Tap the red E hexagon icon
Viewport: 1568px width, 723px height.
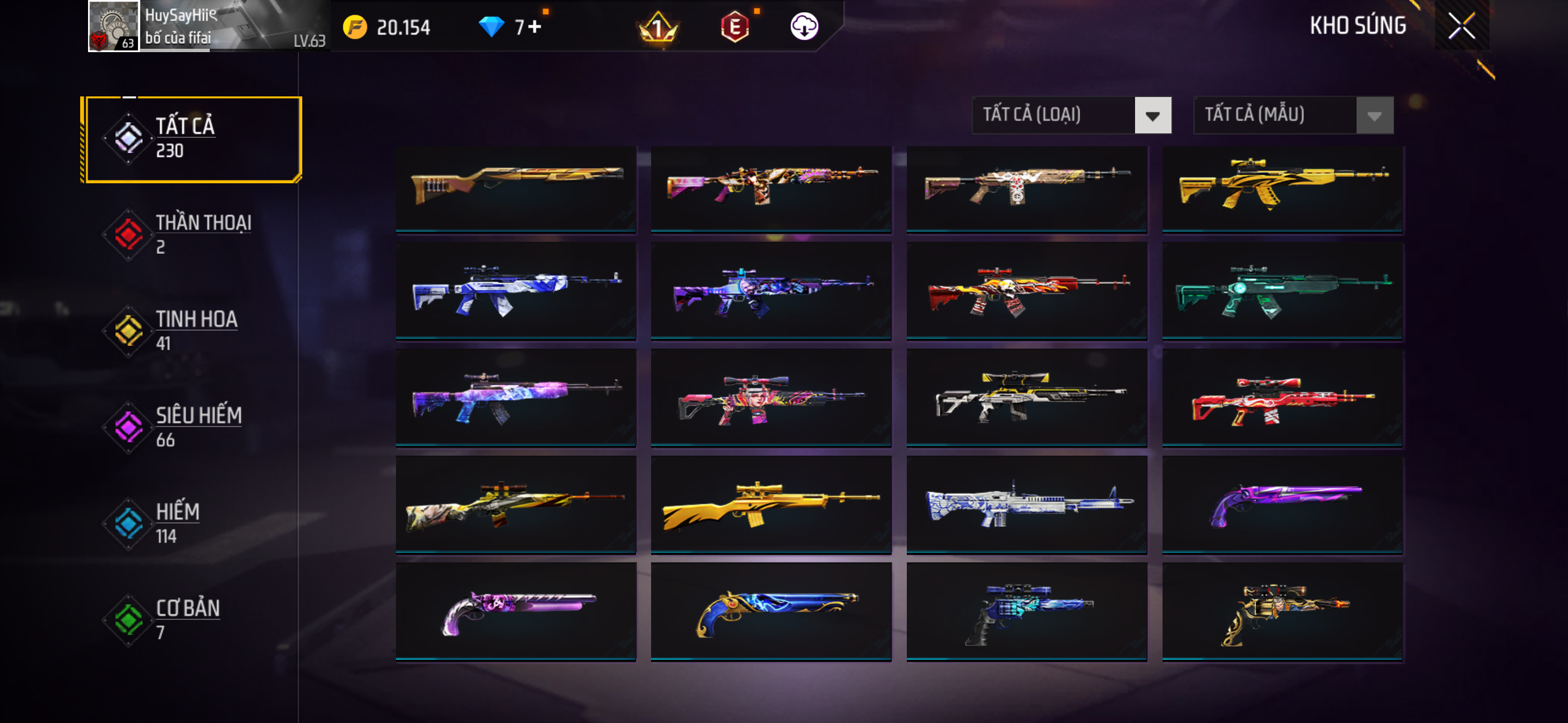pos(735,27)
